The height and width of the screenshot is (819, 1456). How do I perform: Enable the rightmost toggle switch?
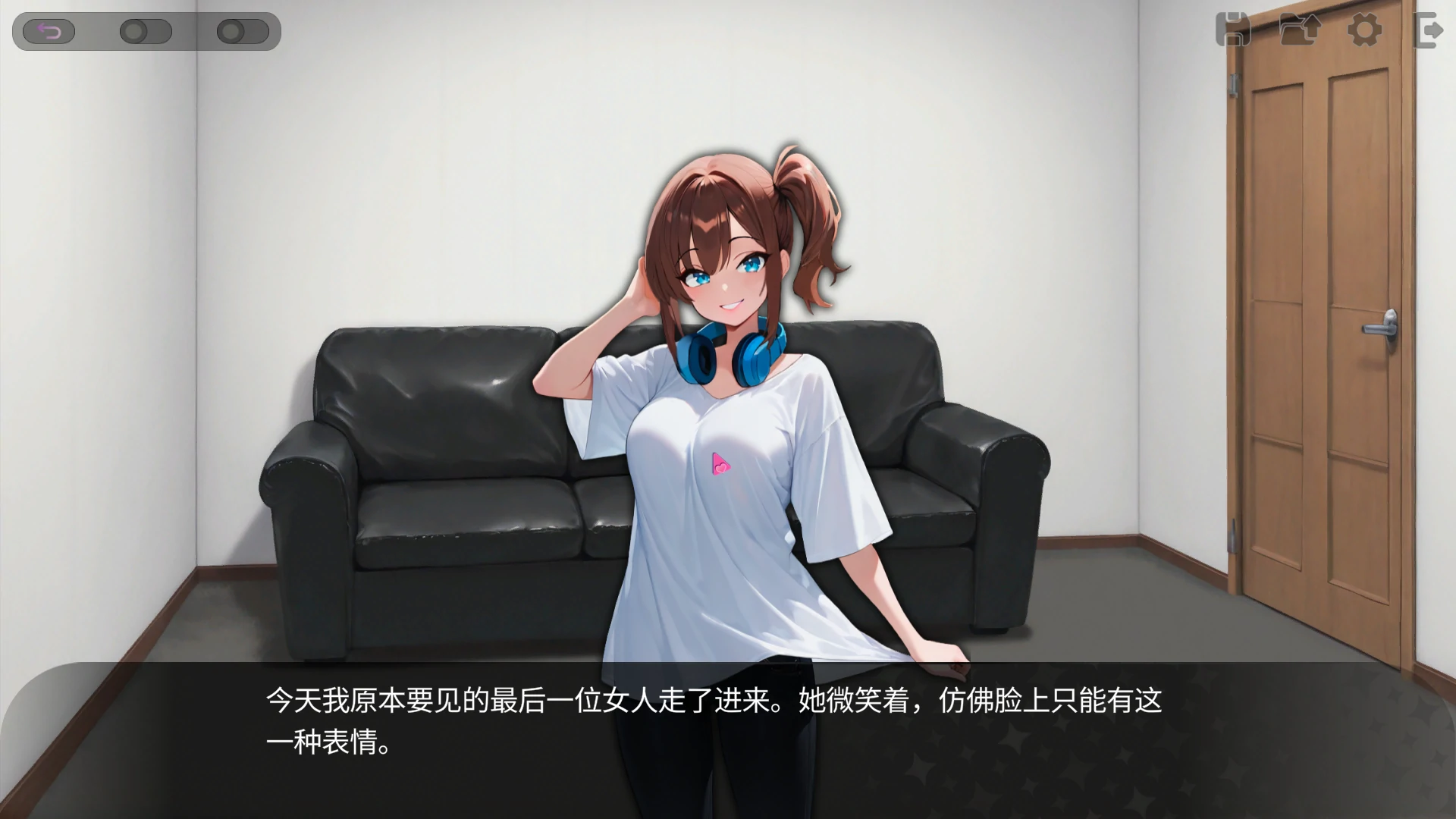pyautogui.click(x=243, y=32)
